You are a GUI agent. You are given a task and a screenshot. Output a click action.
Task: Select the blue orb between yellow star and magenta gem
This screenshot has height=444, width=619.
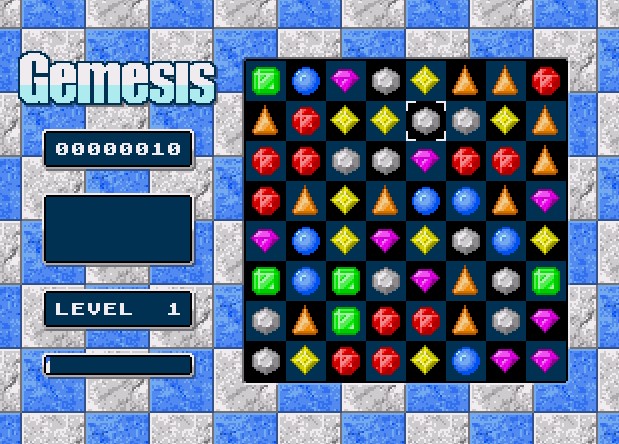[465, 359]
